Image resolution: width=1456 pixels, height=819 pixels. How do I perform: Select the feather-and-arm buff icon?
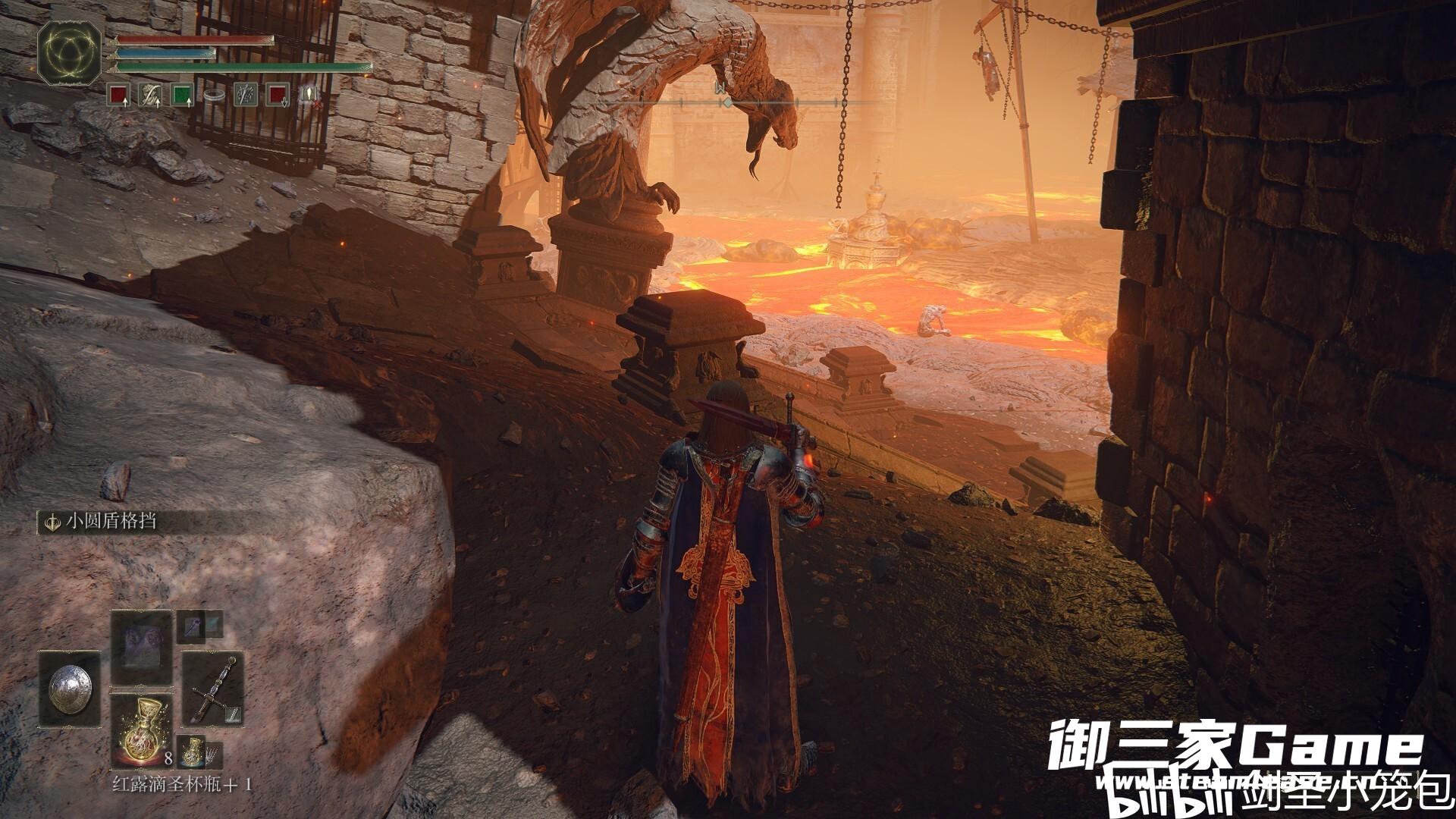tap(149, 96)
